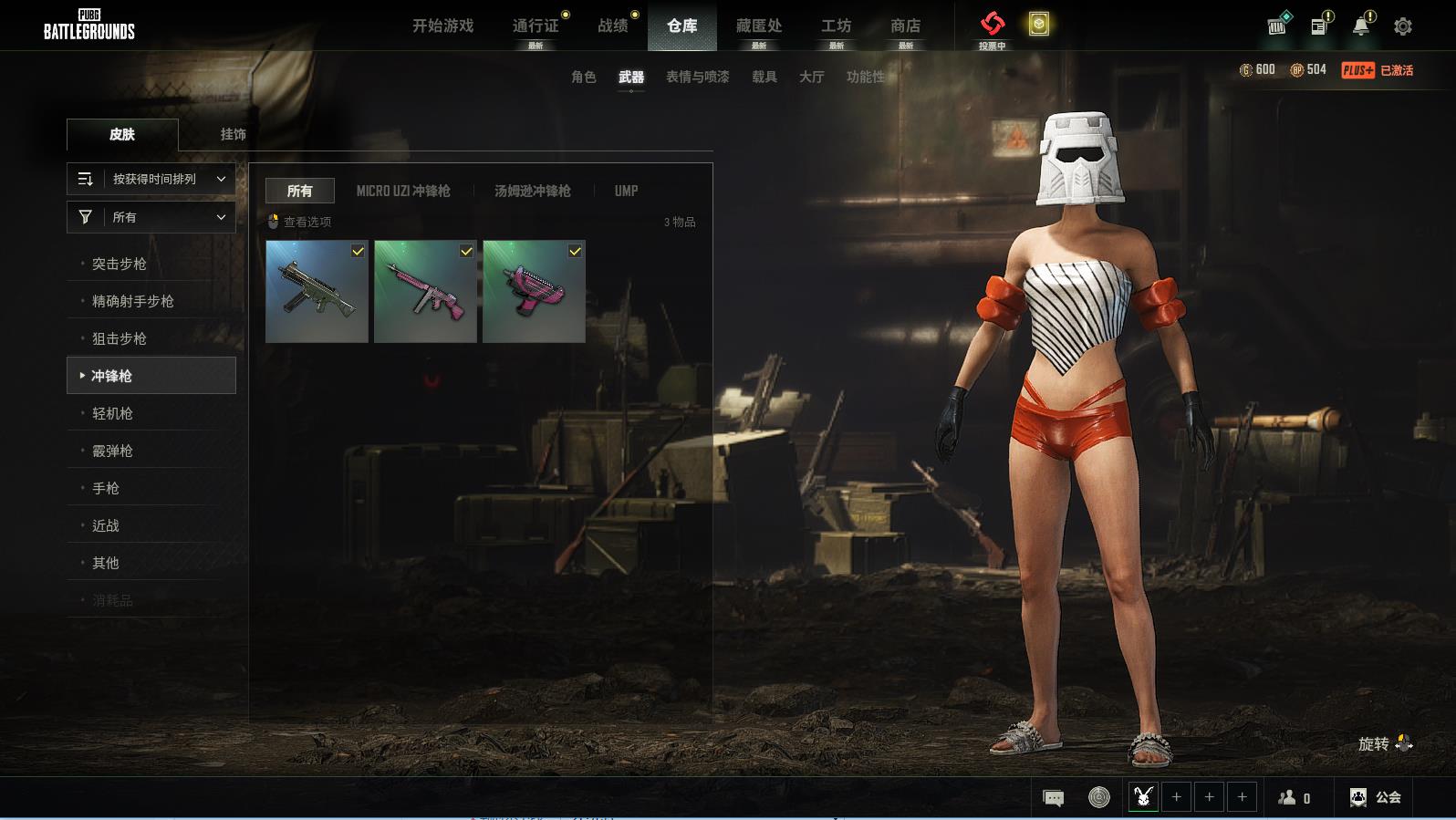Select the green UMP skin thumbnail
Image resolution: width=1456 pixels, height=820 pixels.
point(317,292)
